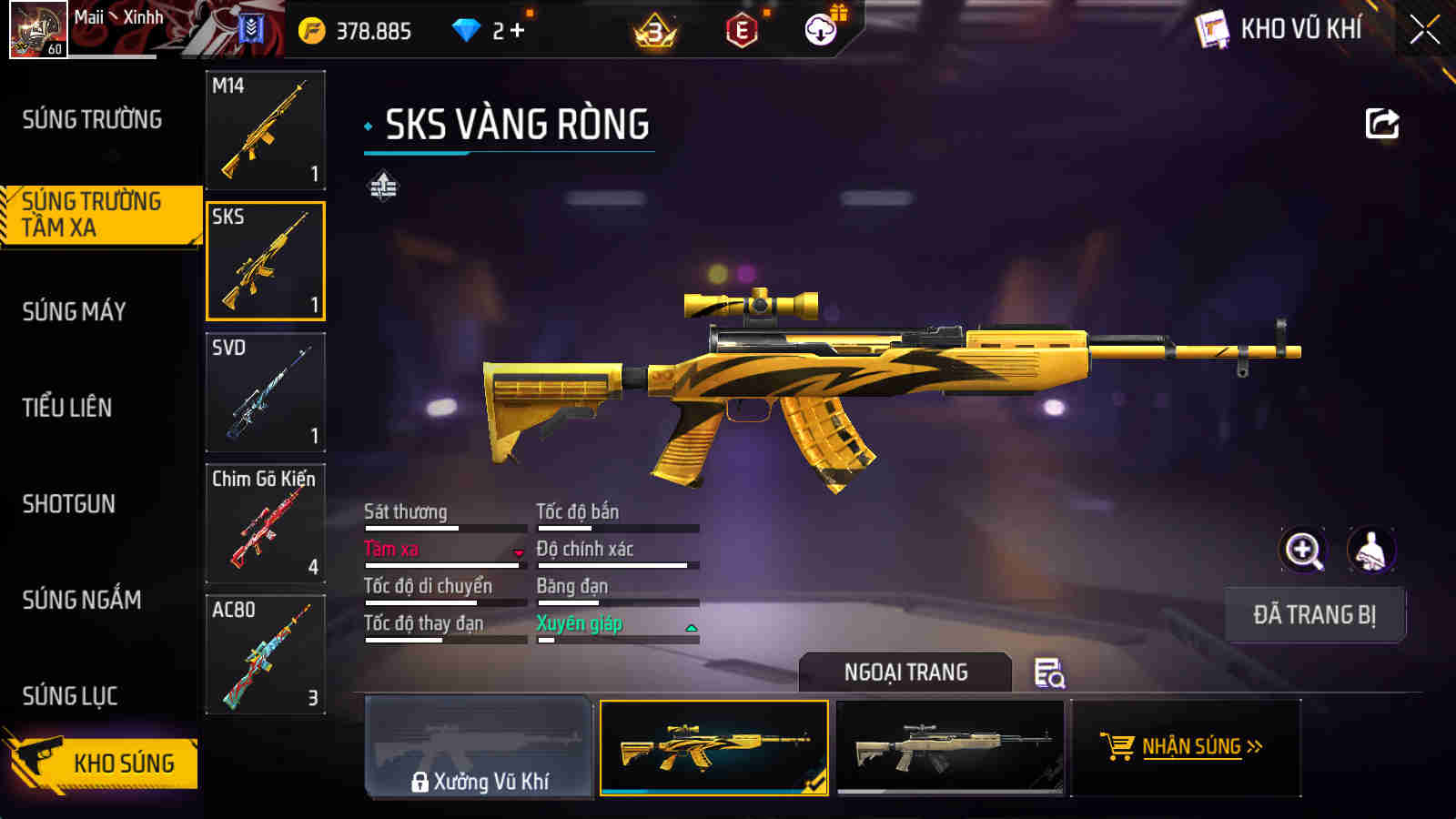This screenshot has width=1456, height=819.
Task: Open the Tầm xa stat dropdown
Action: pyautogui.click(x=519, y=552)
